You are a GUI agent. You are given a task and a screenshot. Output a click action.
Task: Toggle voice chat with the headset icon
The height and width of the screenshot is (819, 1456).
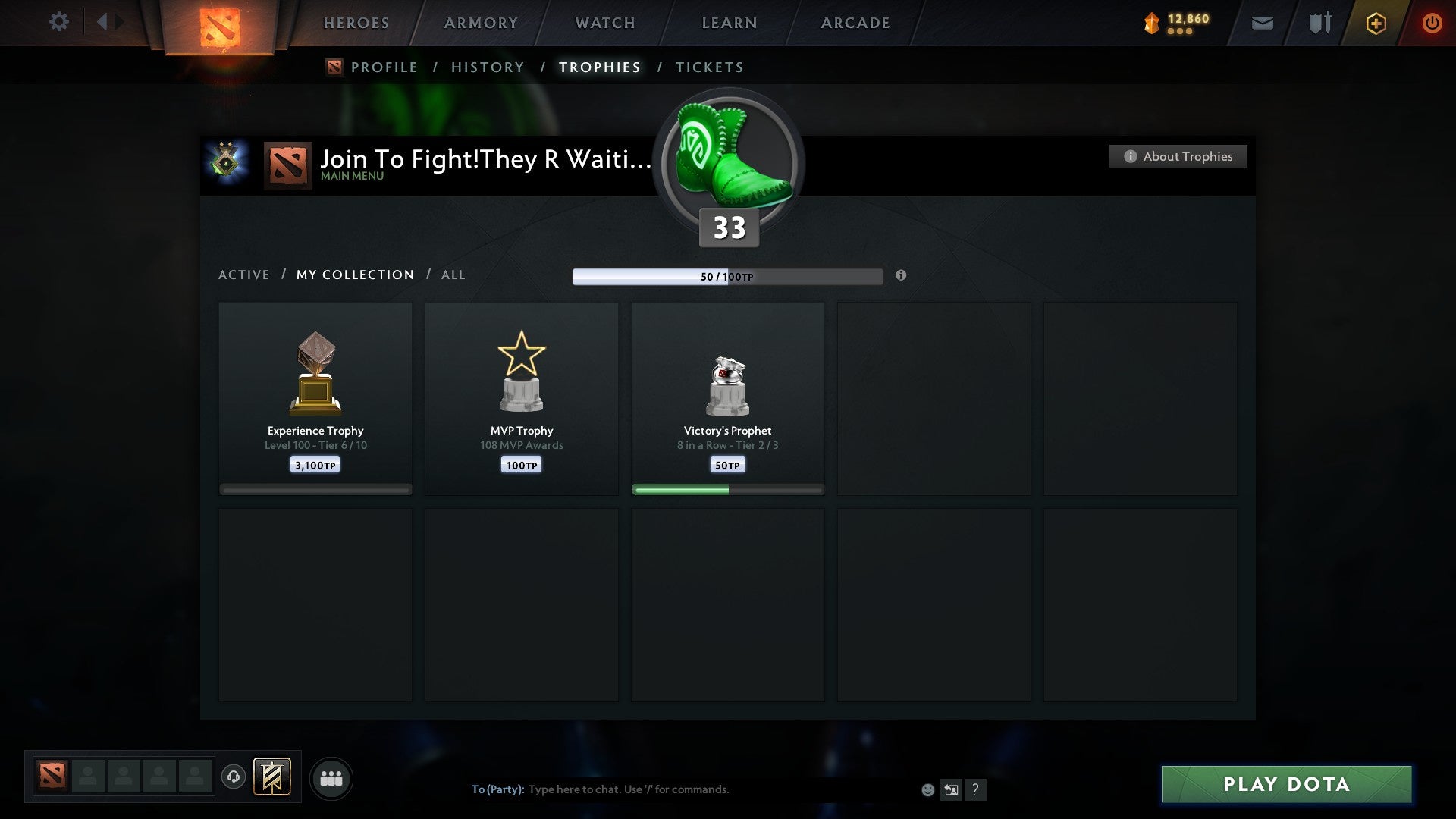234,777
